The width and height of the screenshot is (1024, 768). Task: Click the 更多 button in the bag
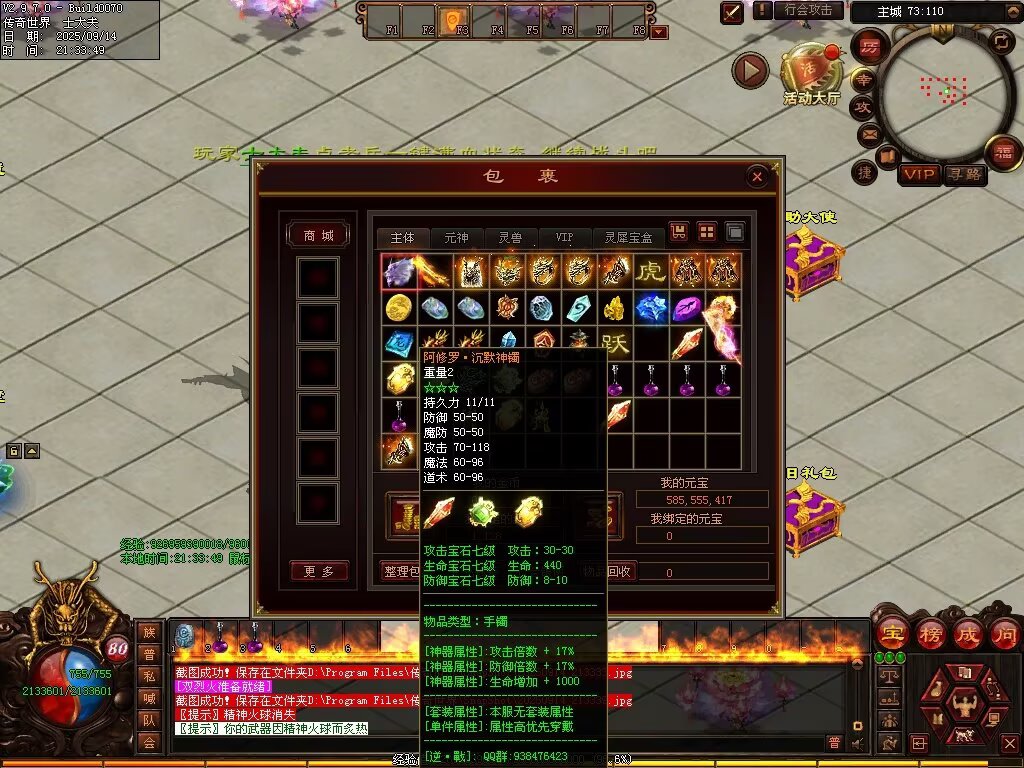click(x=318, y=571)
